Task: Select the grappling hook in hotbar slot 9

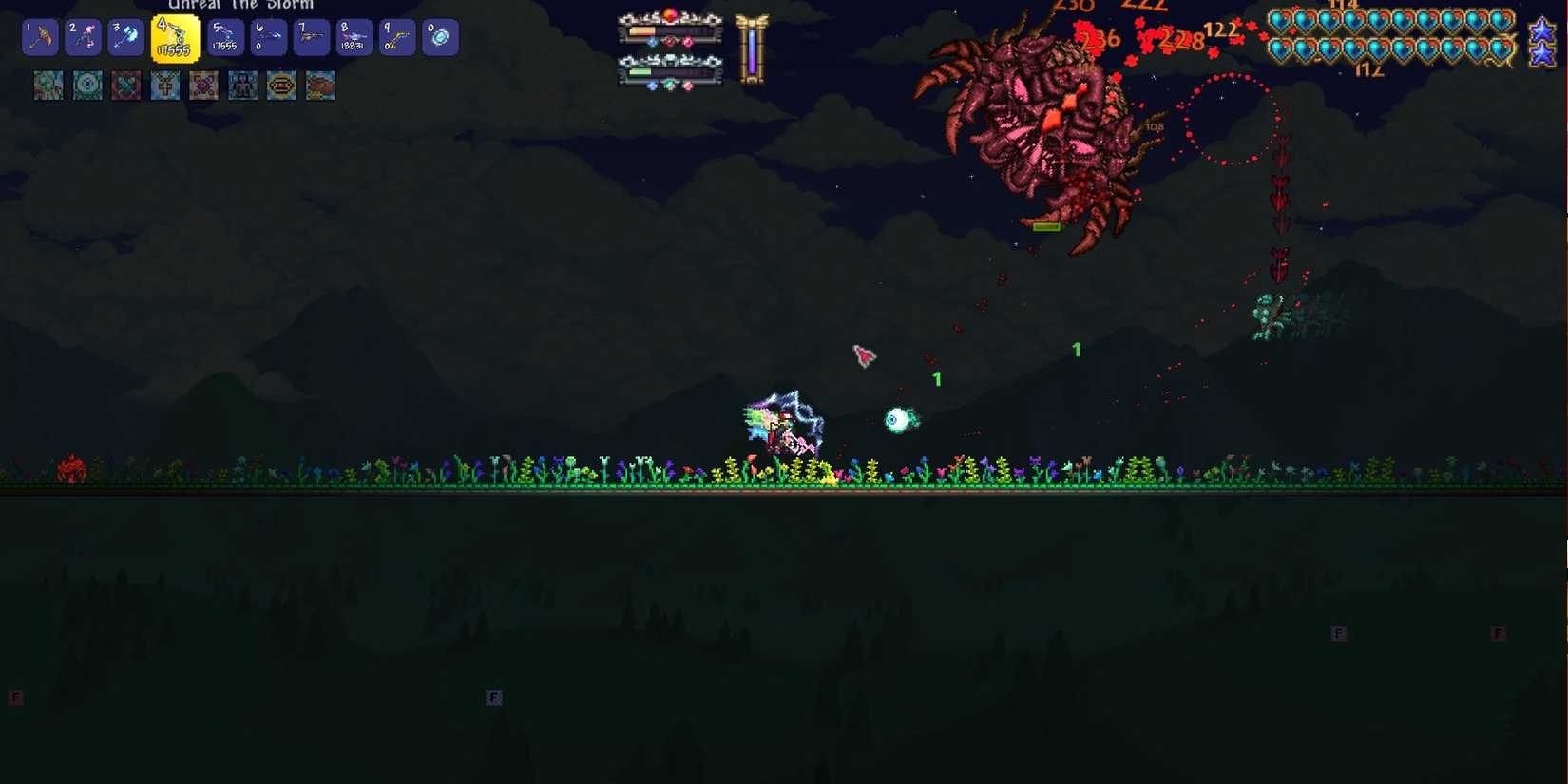Action: pyautogui.click(x=396, y=36)
